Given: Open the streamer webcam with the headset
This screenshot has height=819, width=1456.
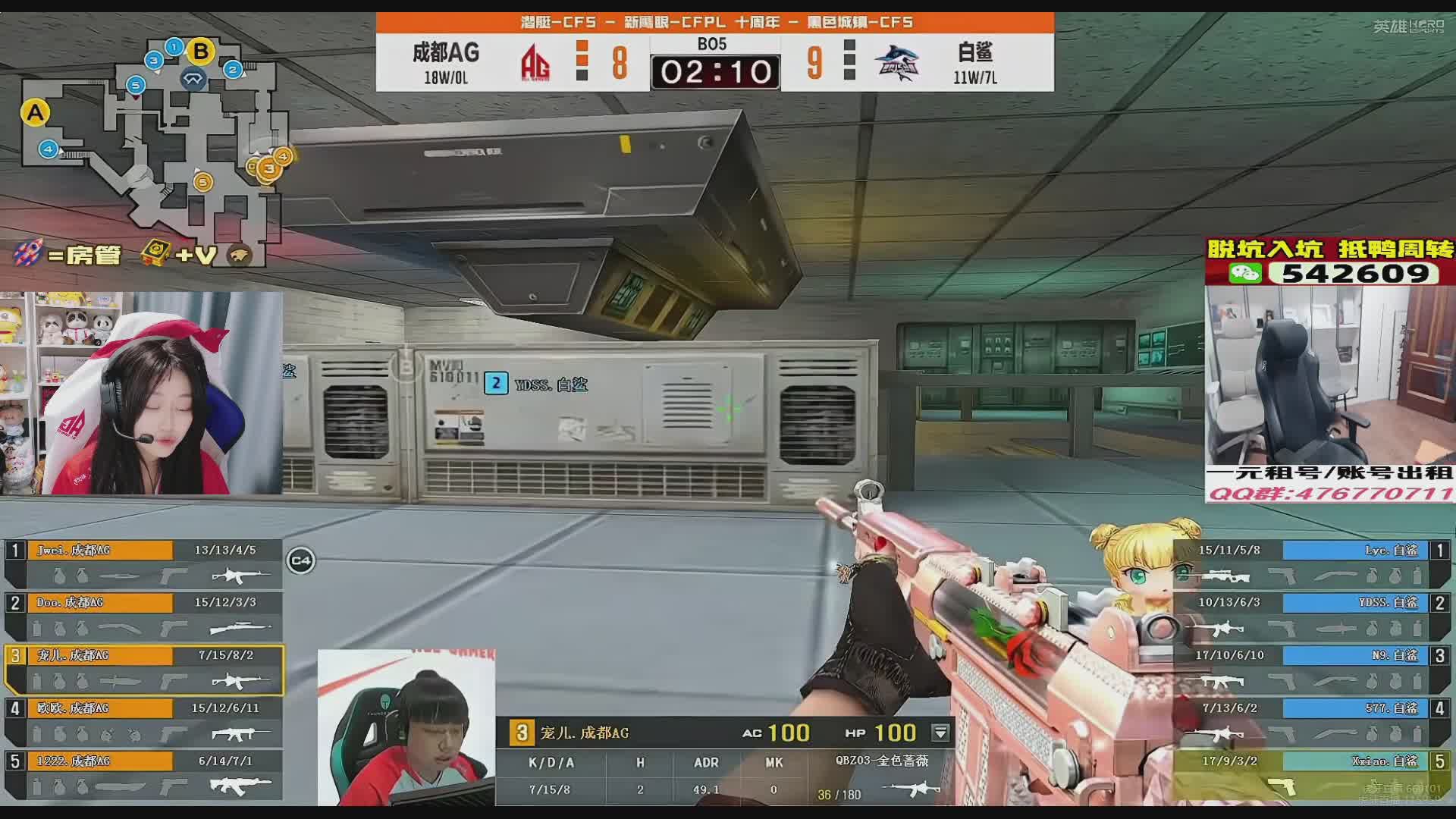Looking at the screenshot, I should point(142,393).
